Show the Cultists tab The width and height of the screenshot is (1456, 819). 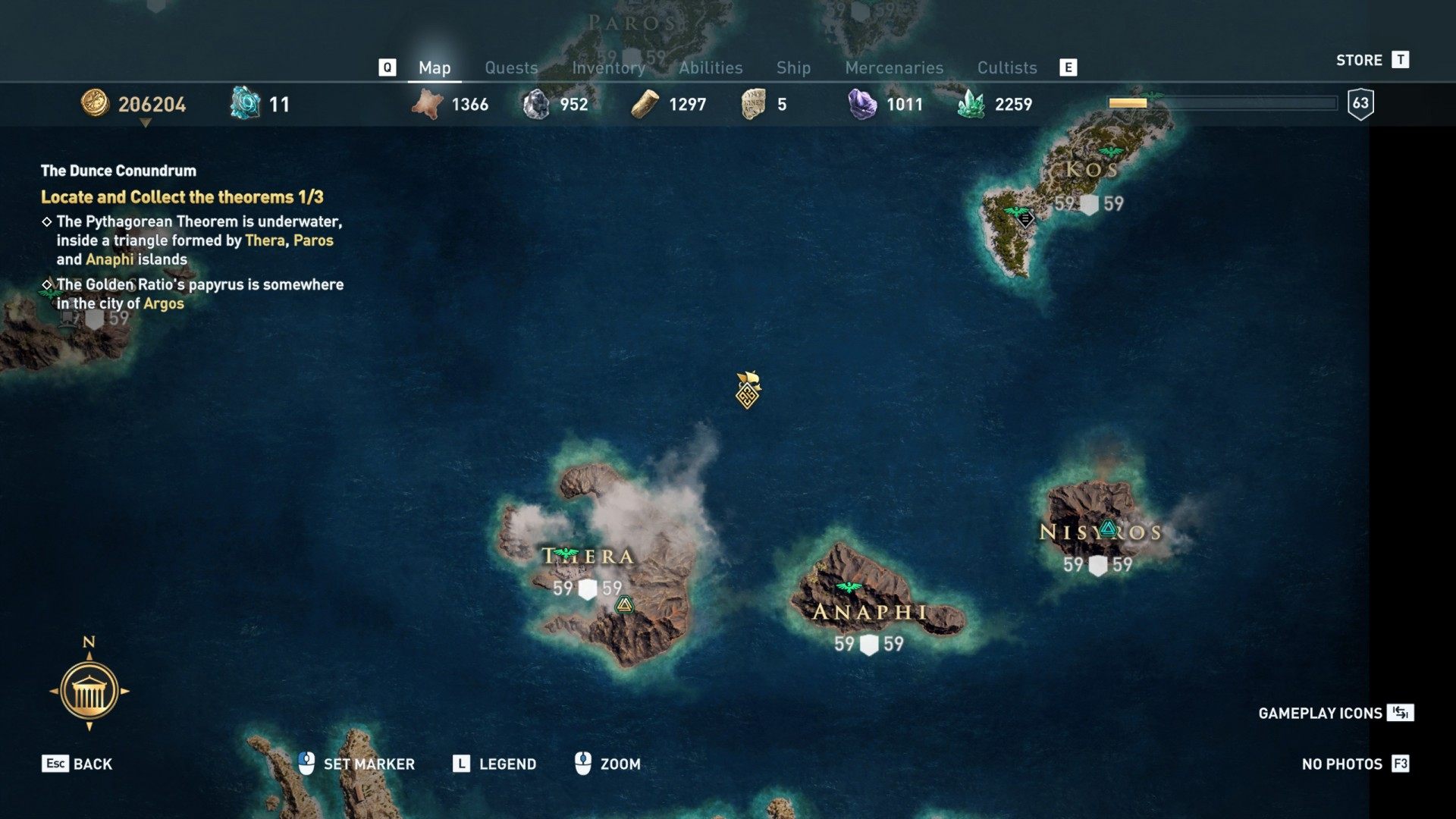pyautogui.click(x=1006, y=67)
